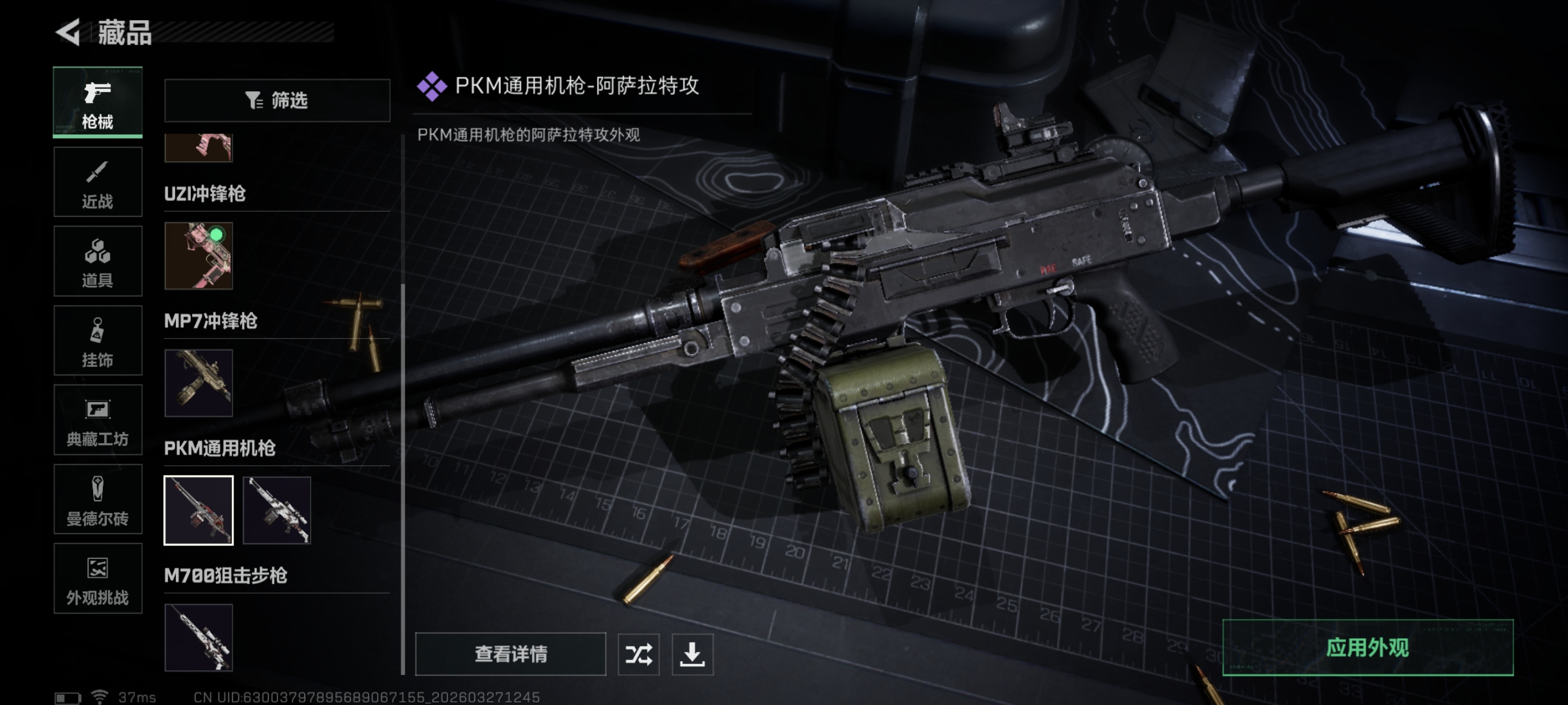The width and height of the screenshot is (1568, 705).
Task: Switch to the 枪械 firearms tab
Action: (97, 102)
